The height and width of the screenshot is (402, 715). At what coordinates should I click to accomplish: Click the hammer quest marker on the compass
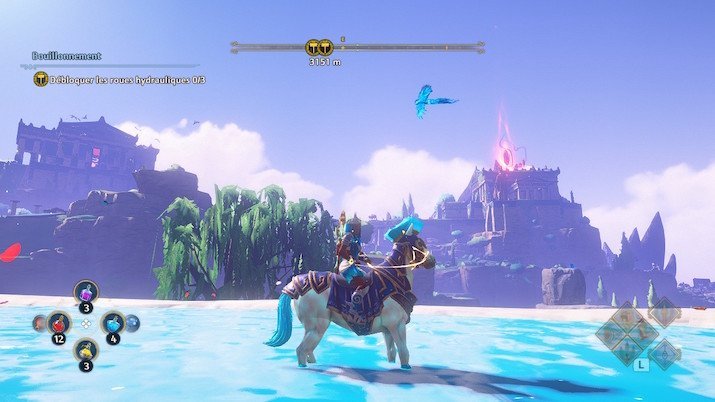[318, 47]
